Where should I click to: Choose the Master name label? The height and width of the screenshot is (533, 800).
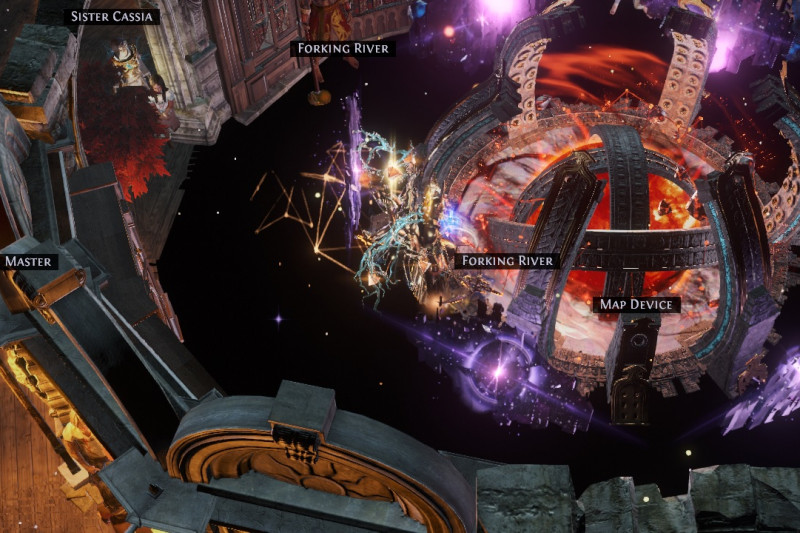29,262
